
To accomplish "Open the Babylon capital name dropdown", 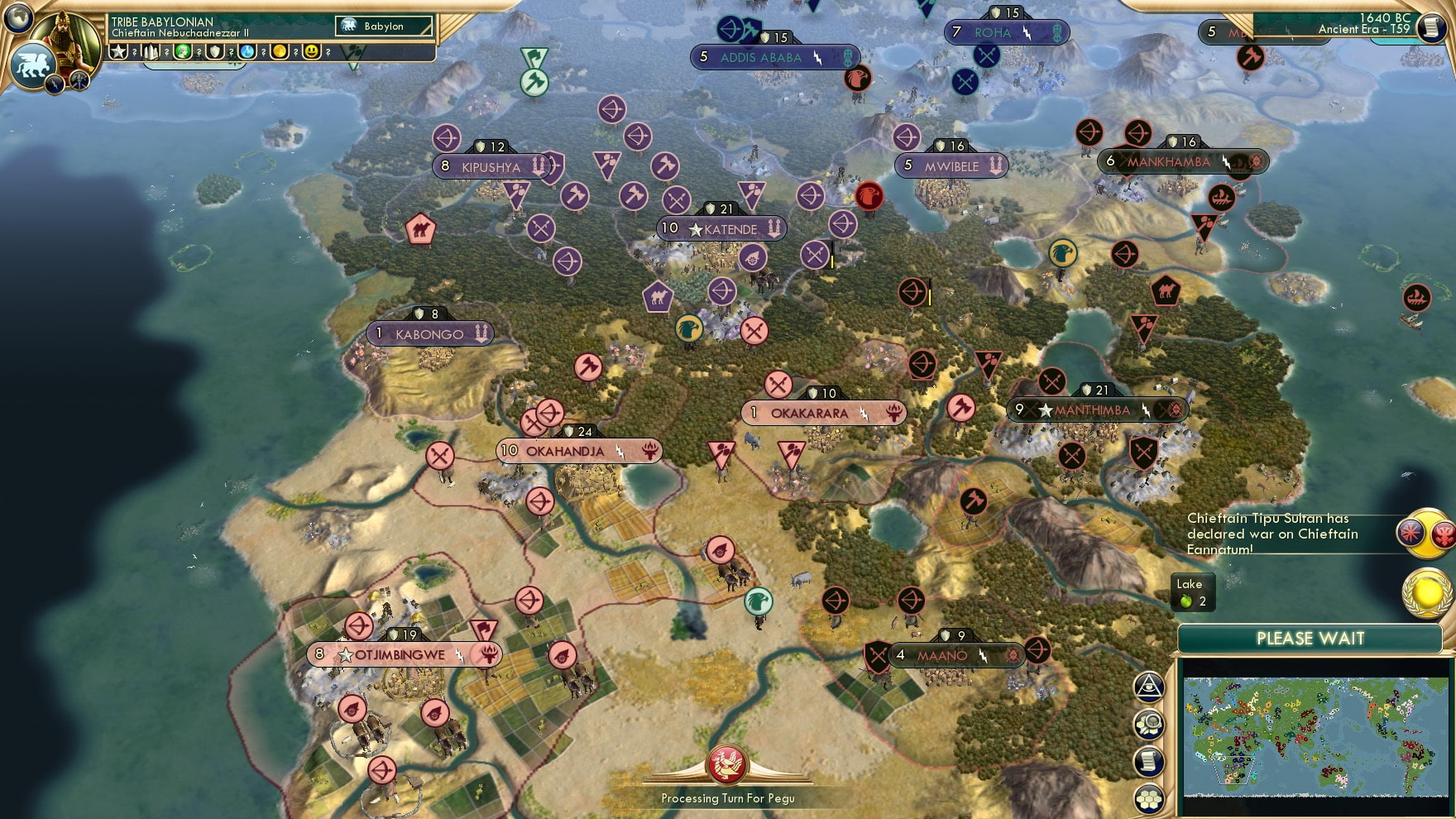I will click(383, 26).
